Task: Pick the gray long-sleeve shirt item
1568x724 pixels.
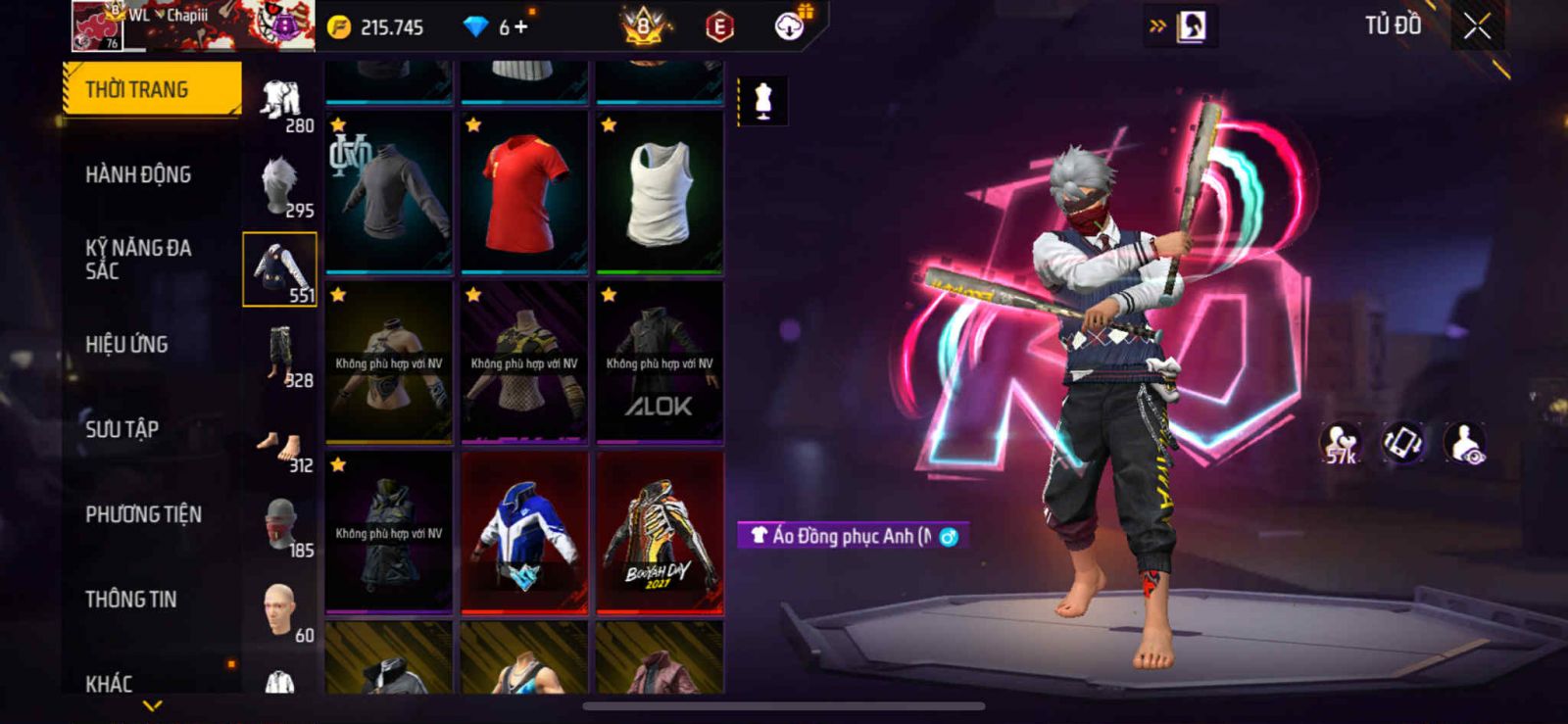Action: (x=389, y=192)
